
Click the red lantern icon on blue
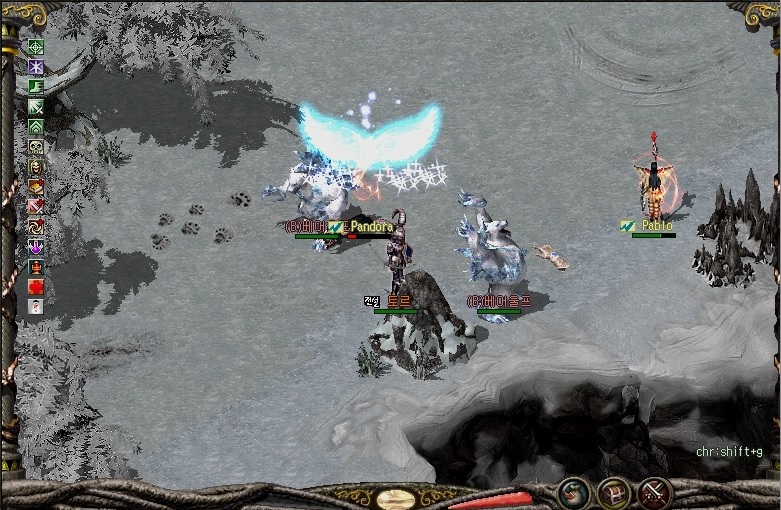(36, 267)
